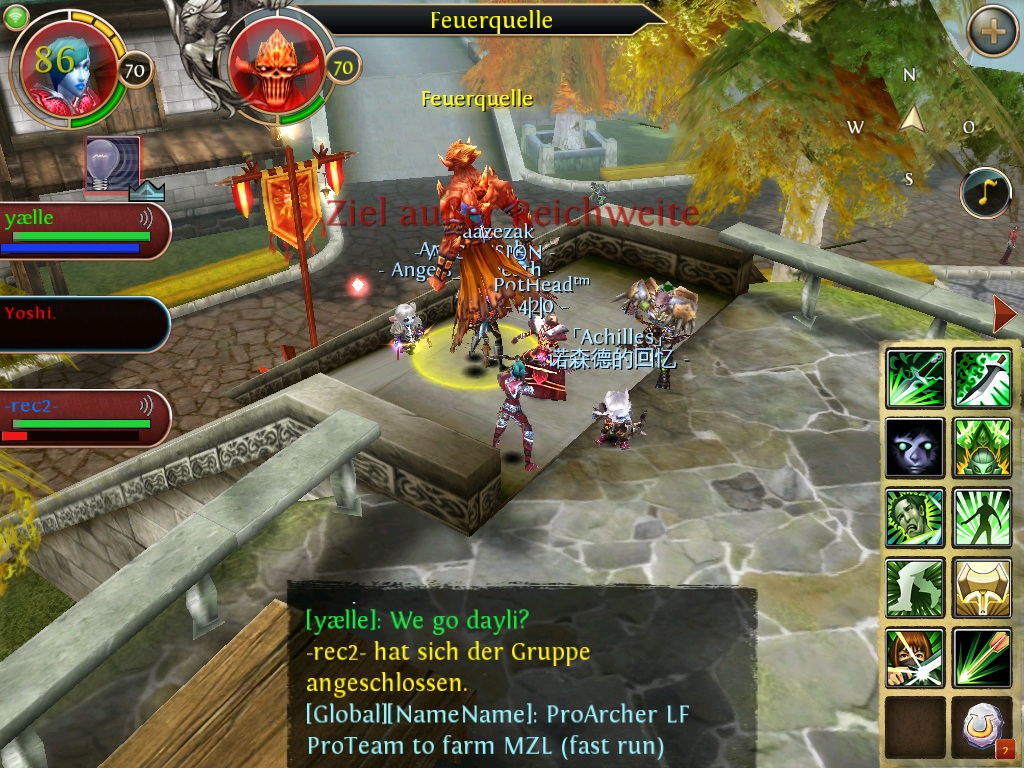The width and height of the screenshot is (1024, 768).
Task: Use the flying arrow shot skill
Action: click(x=982, y=657)
